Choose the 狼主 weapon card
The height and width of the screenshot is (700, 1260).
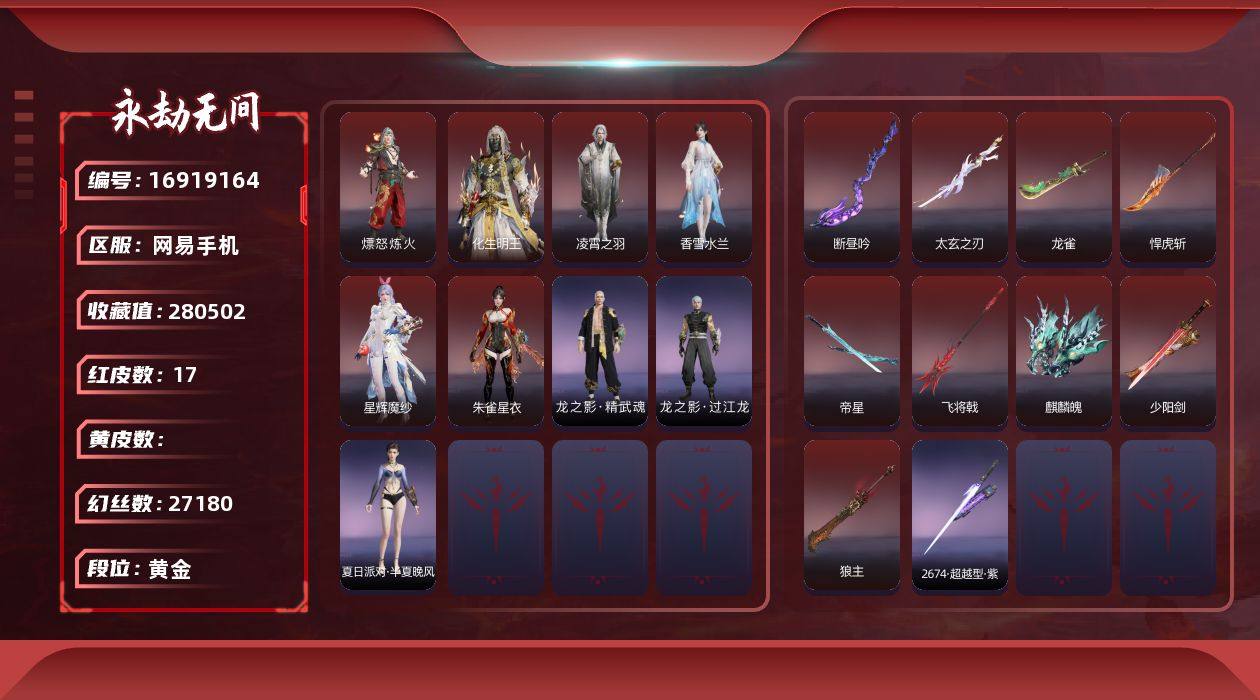point(852,514)
